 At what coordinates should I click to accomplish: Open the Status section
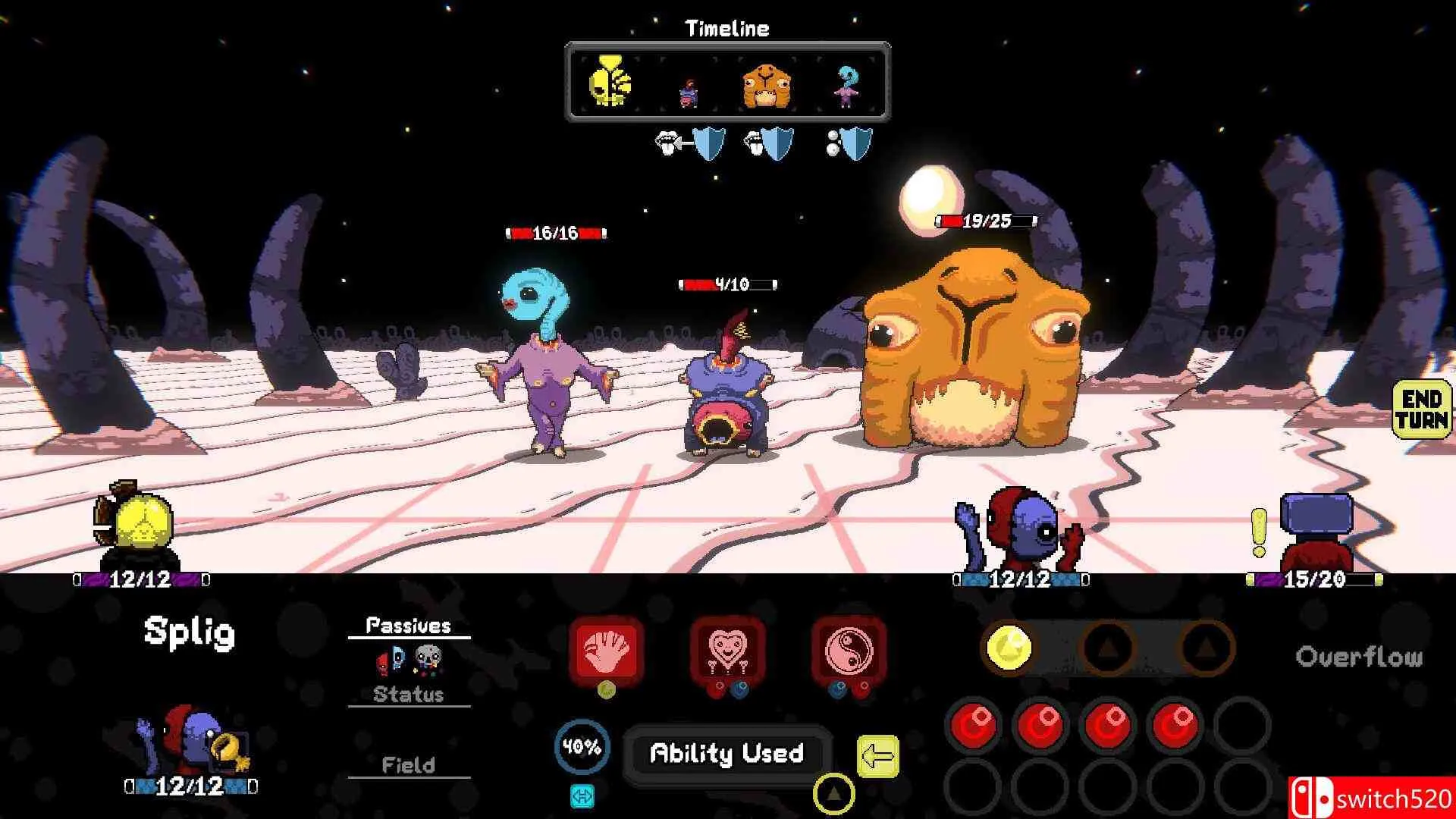click(408, 695)
